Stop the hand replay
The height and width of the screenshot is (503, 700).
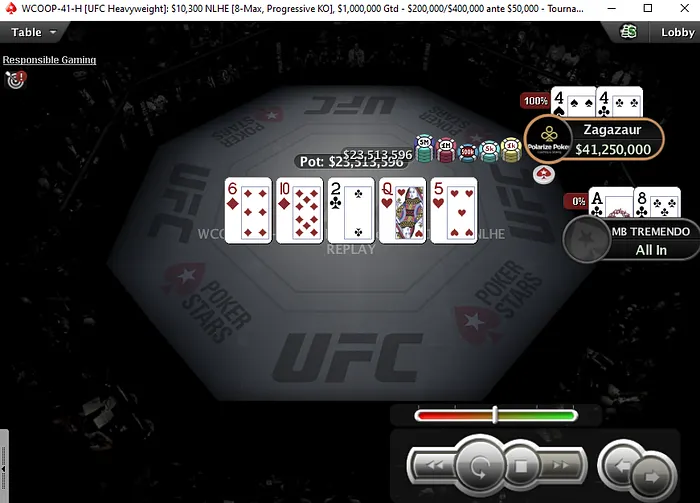click(x=520, y=465)
